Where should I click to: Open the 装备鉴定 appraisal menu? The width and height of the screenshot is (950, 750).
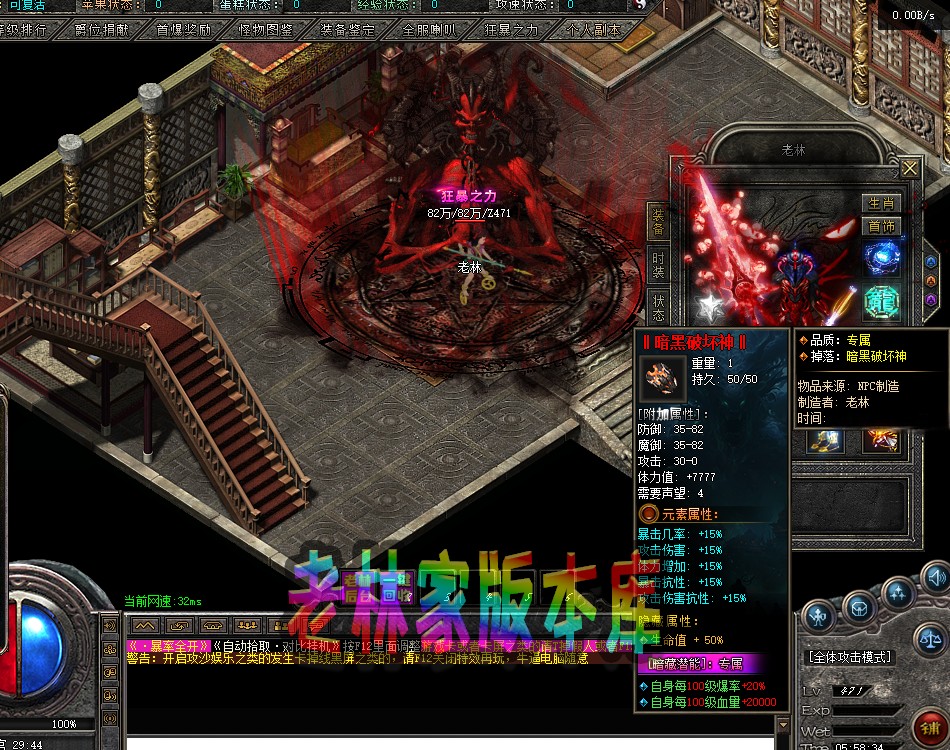pos(347,30)
